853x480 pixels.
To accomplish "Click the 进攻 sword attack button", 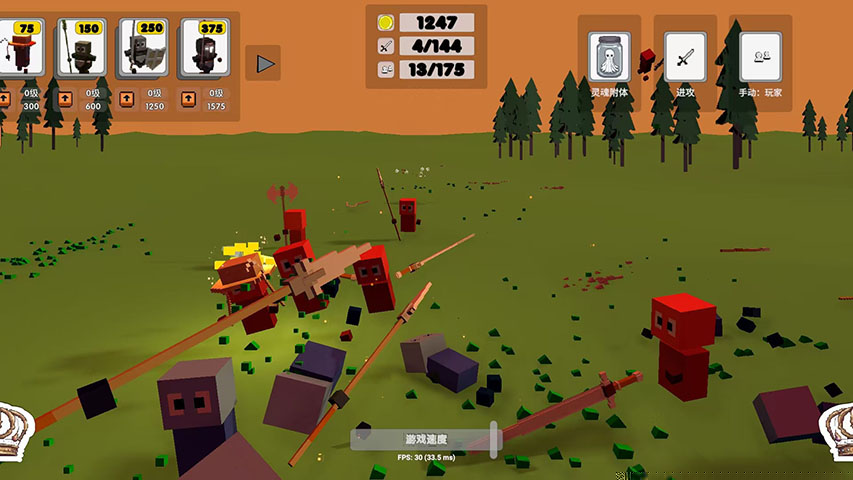I will [685, 57].
